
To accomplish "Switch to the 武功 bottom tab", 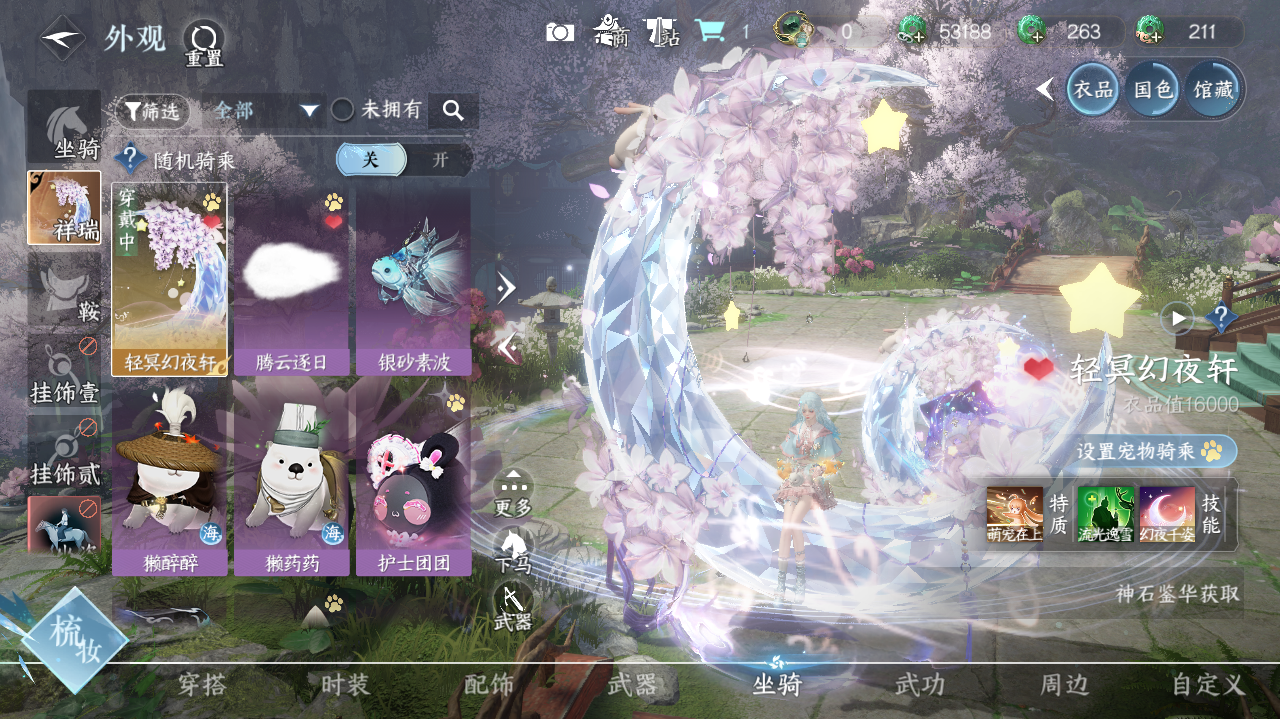I will pos(919,685).
